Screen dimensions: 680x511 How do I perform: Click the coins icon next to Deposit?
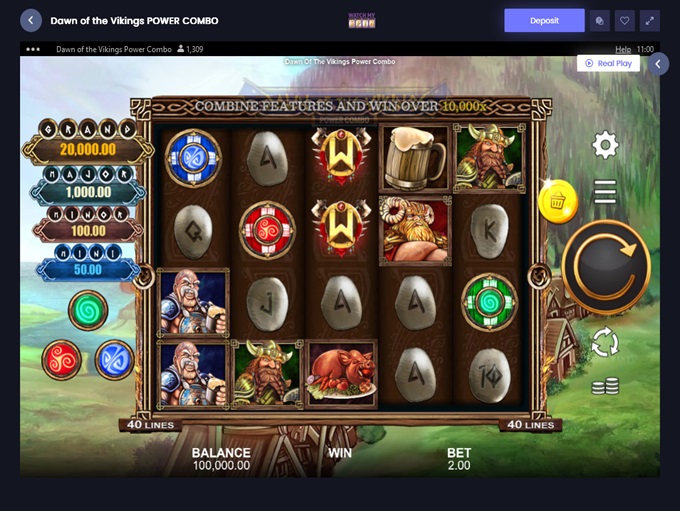[599, 20]
